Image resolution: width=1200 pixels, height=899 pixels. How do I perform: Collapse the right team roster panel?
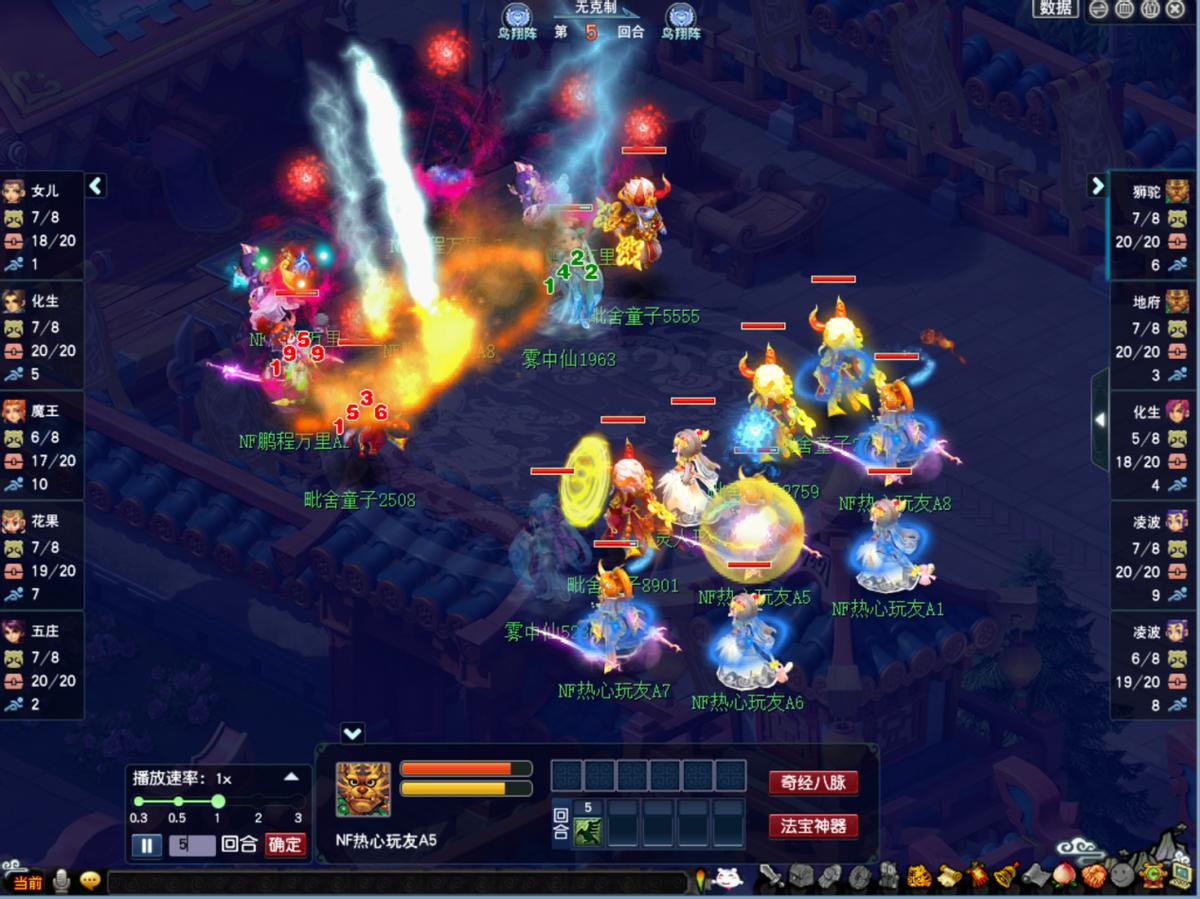tap(1097, 186)
